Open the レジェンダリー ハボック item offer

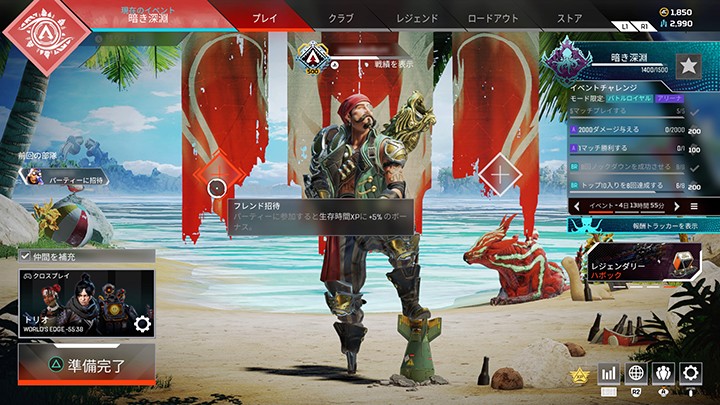(x=640, y=262)
